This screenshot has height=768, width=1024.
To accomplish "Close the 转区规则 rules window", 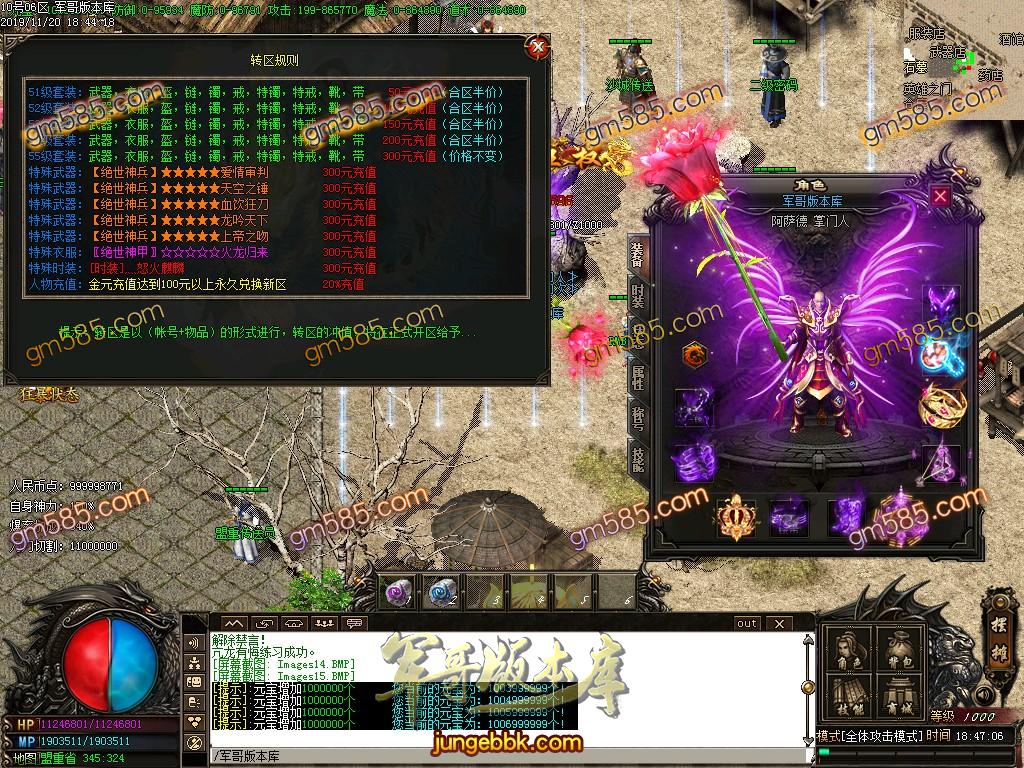I will [x=538, y=47].
